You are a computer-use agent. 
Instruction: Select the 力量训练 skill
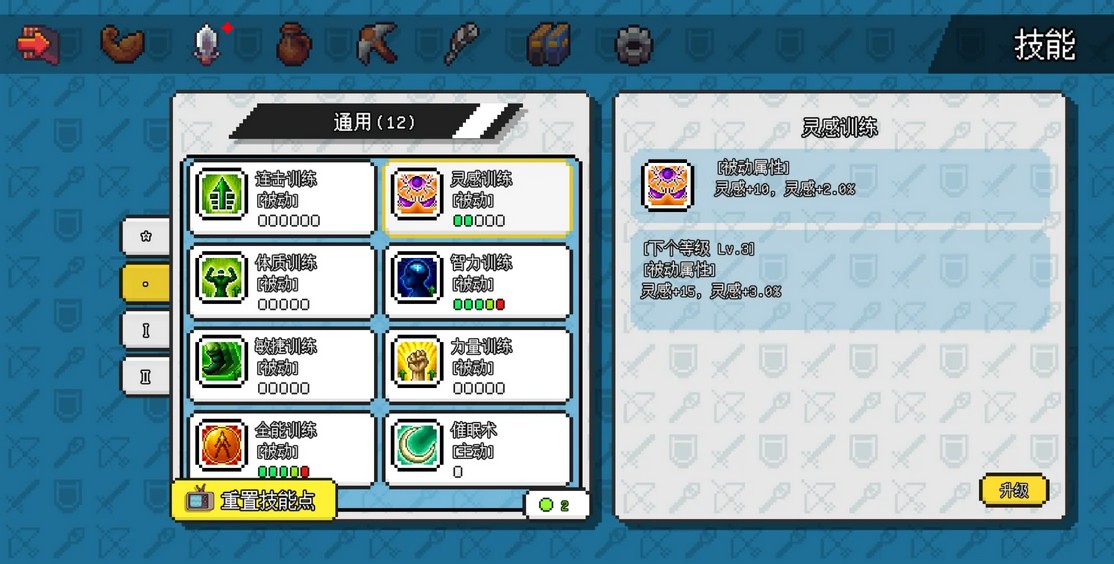[478, 365]
